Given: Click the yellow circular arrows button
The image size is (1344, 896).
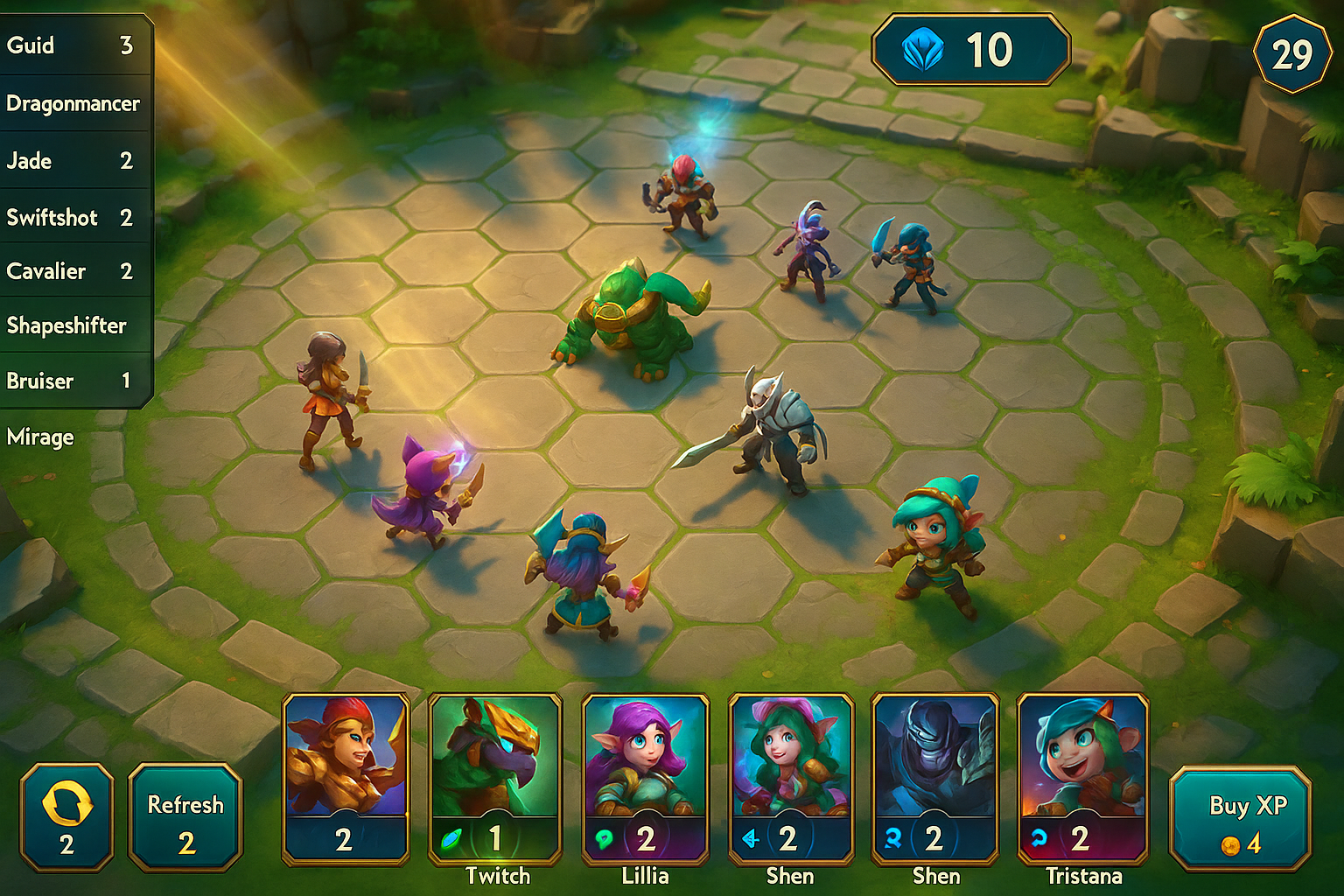Looking at the screenshot, I should coord(67,818).
